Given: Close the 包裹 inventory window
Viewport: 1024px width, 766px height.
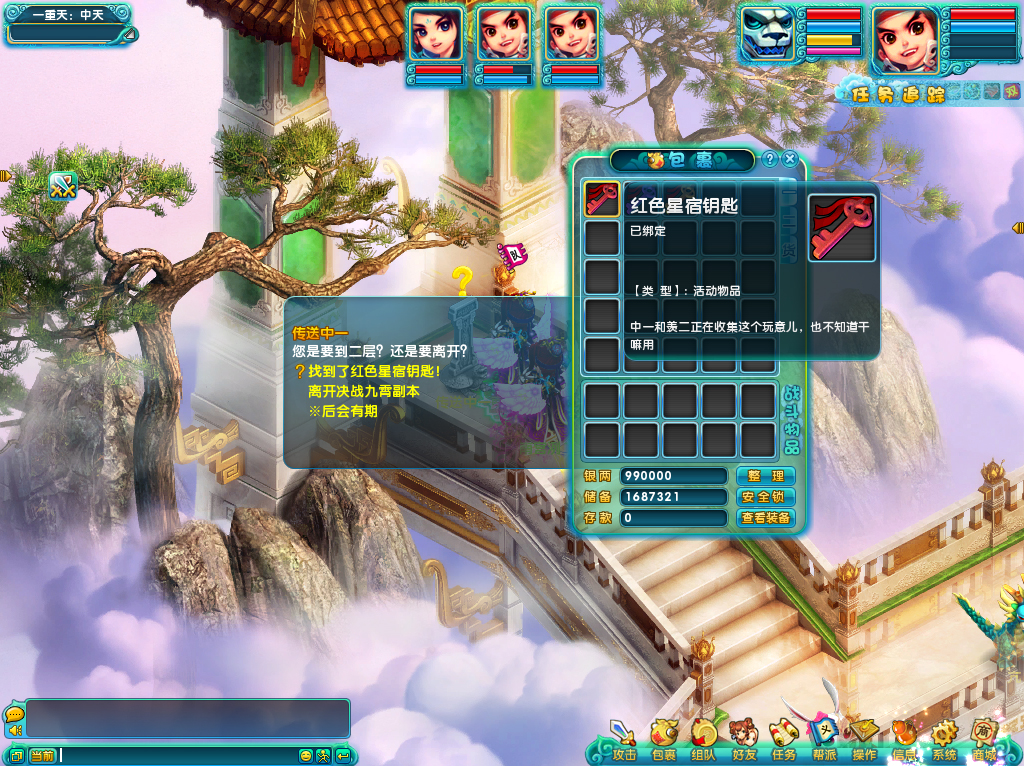Looking at the screenshot, I should [x=790, y=159].
